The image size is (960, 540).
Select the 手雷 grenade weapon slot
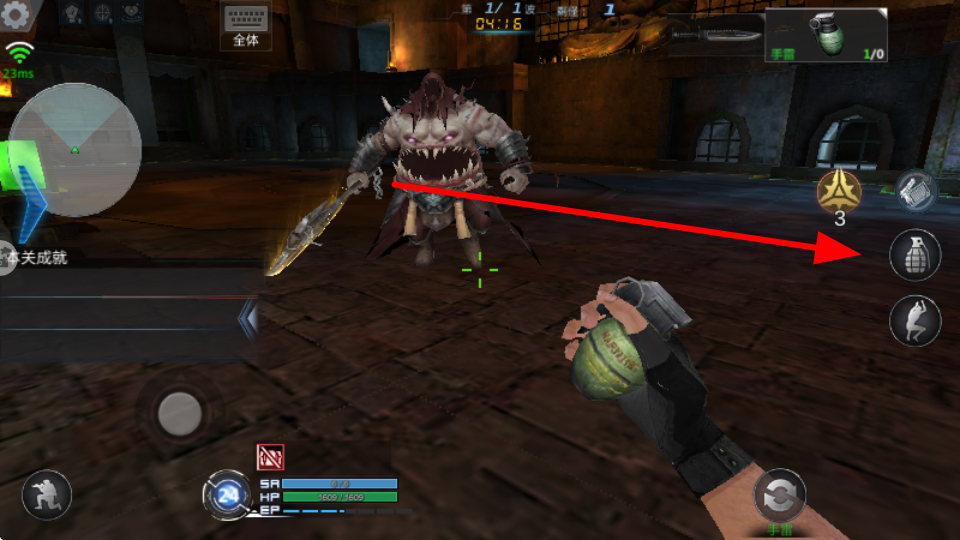tap(826, 36)
